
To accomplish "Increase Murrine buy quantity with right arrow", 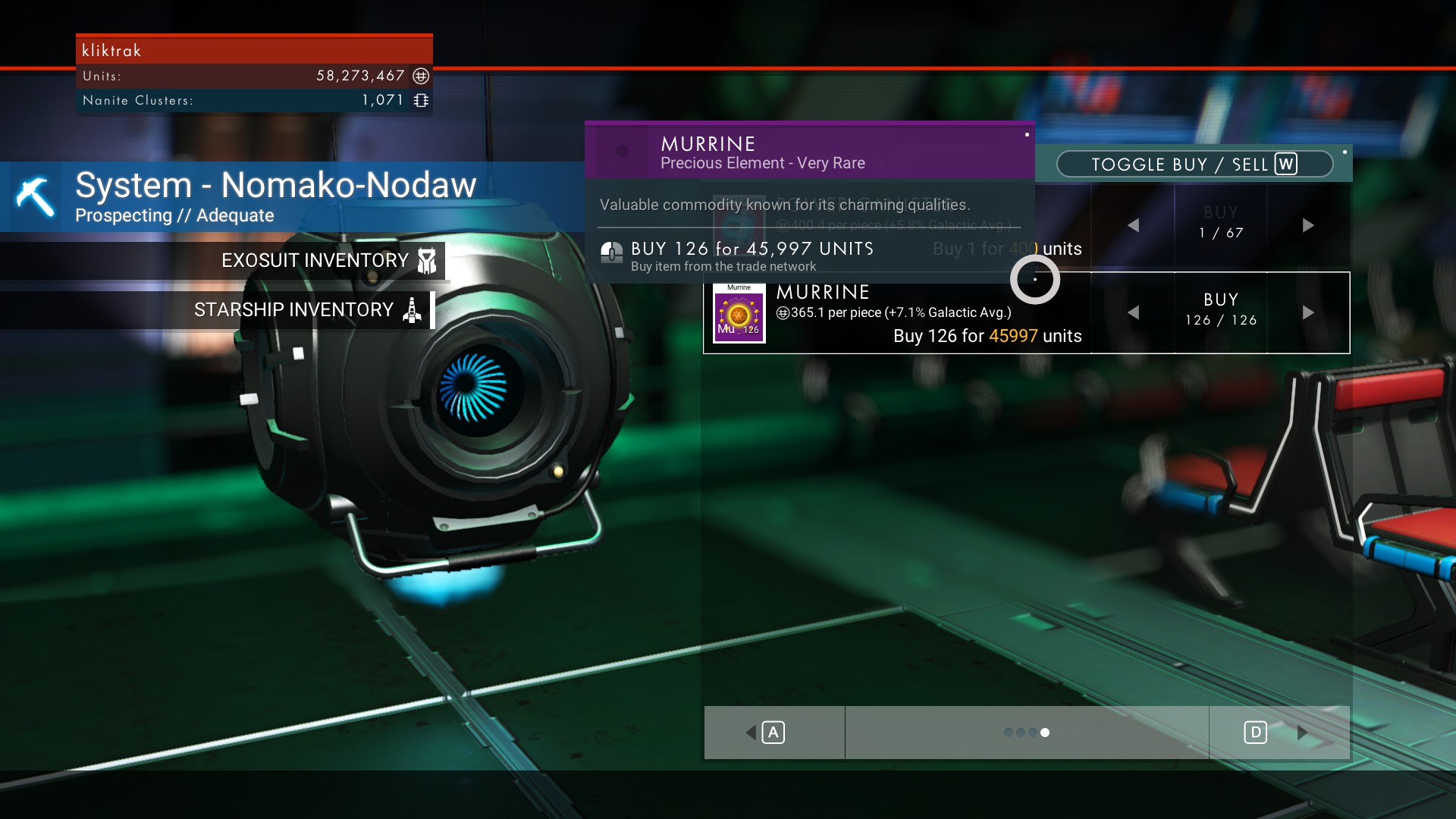I will pos(1308,312).
